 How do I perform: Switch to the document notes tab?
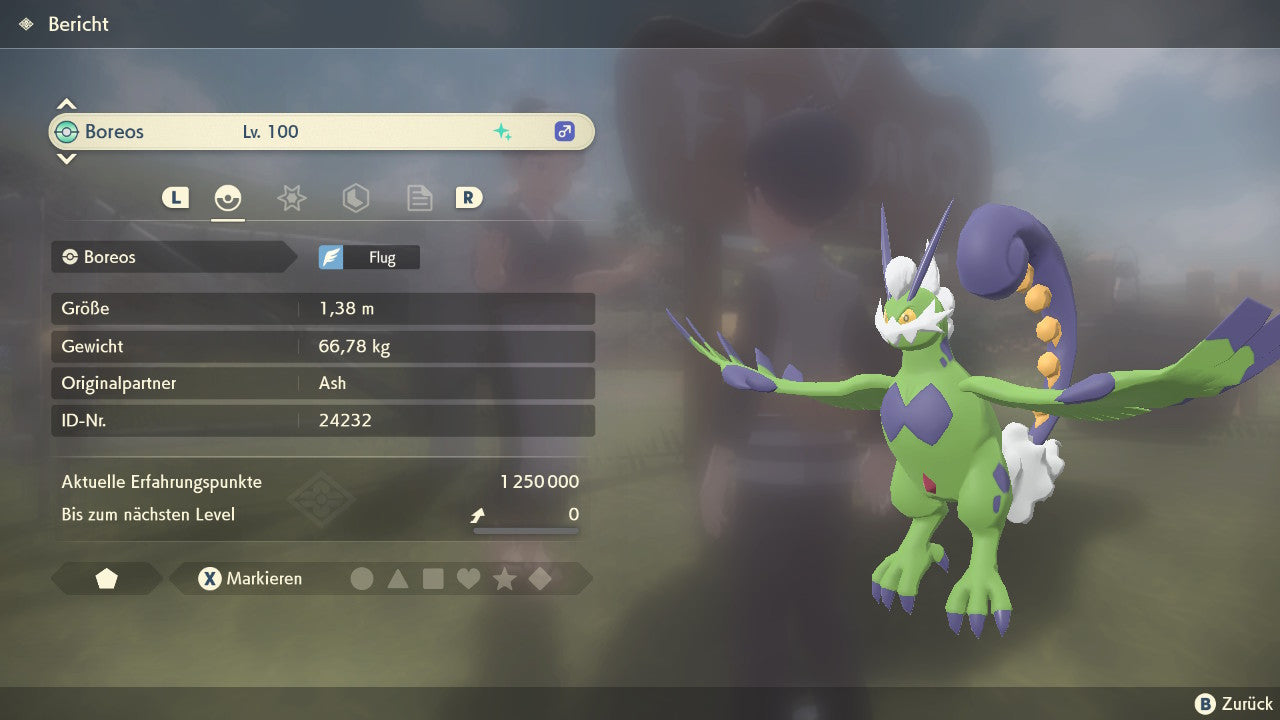419,198
